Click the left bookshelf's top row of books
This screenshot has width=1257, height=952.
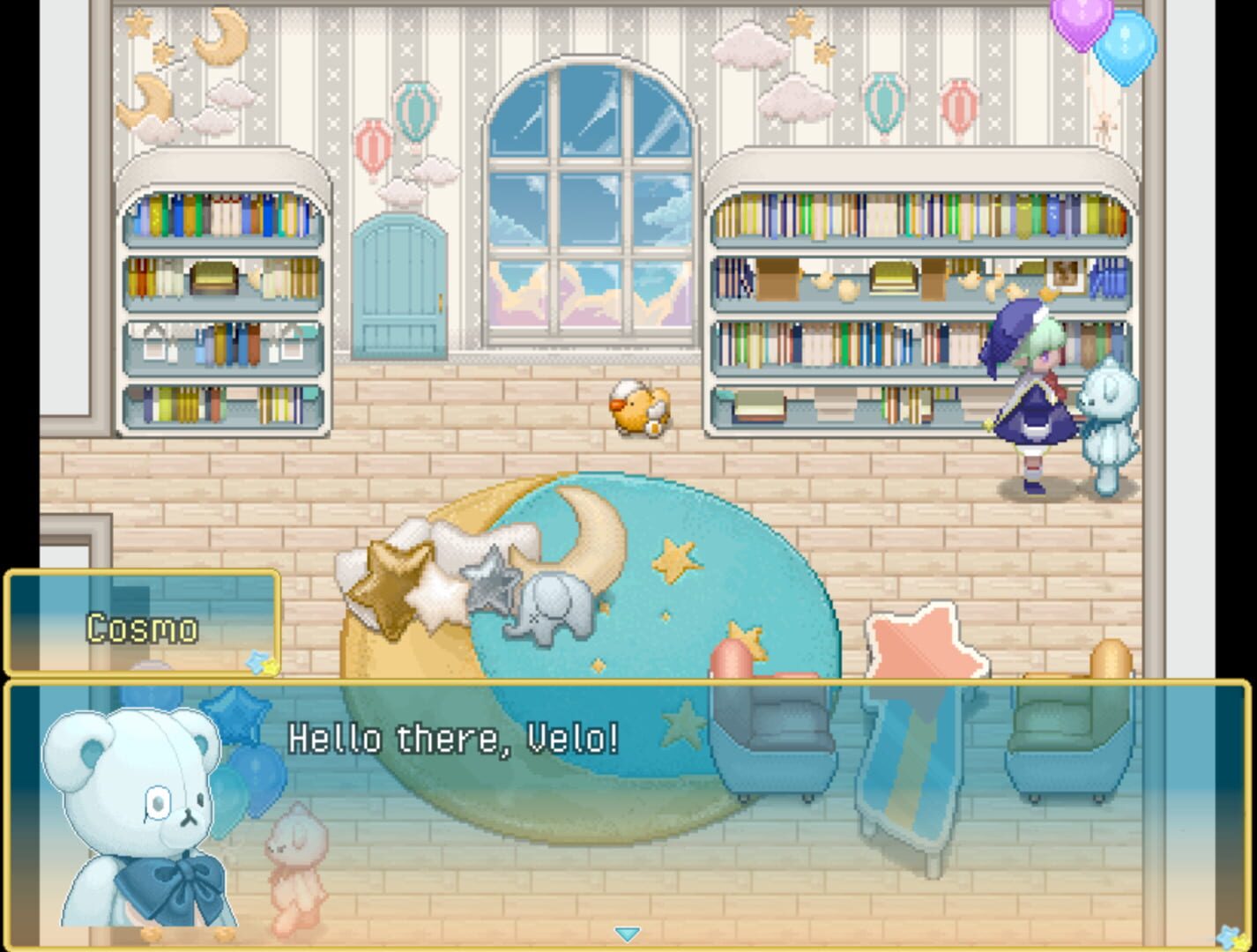(222, 216)
